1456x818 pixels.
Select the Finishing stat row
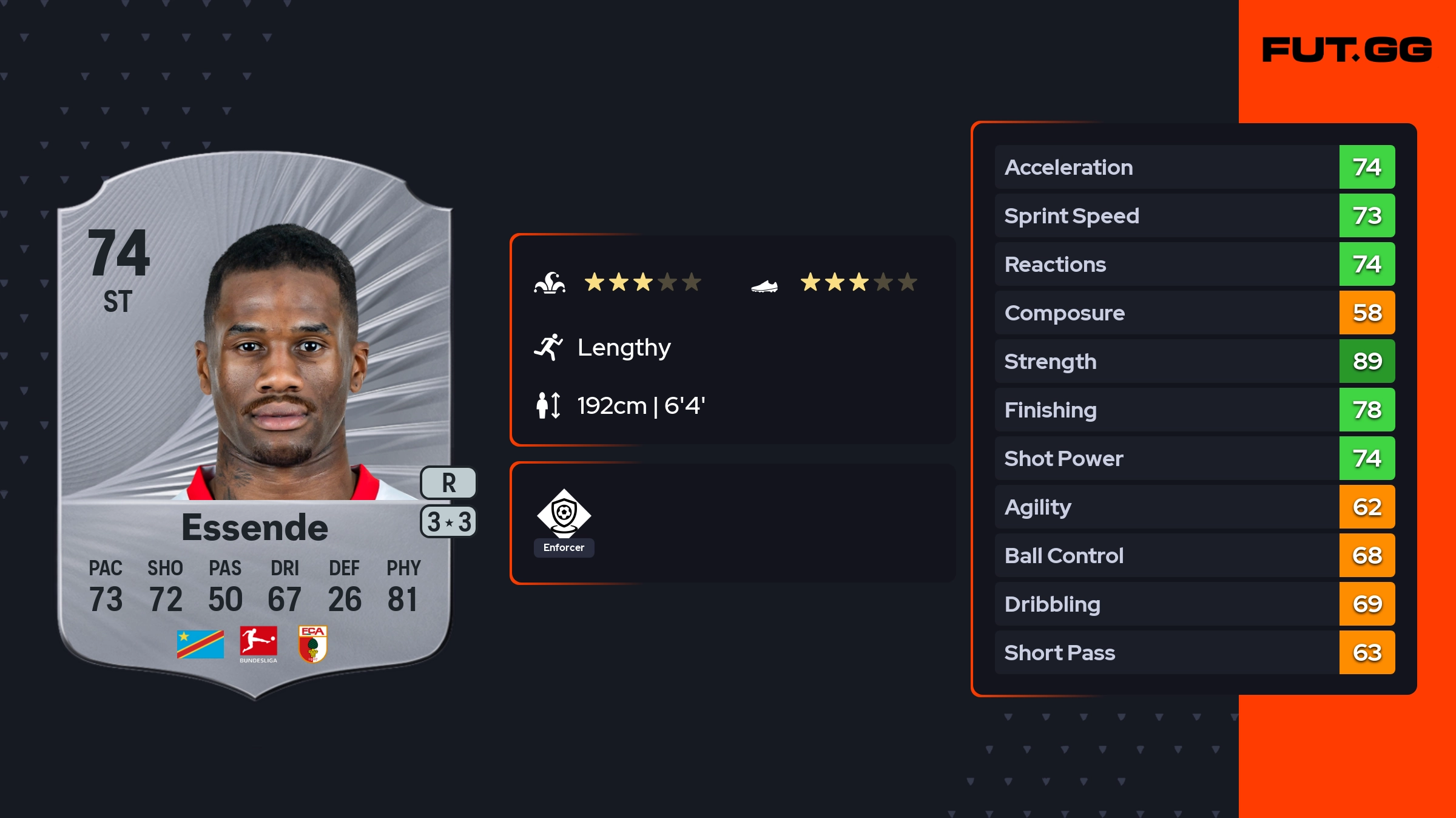coord(1195,410)
